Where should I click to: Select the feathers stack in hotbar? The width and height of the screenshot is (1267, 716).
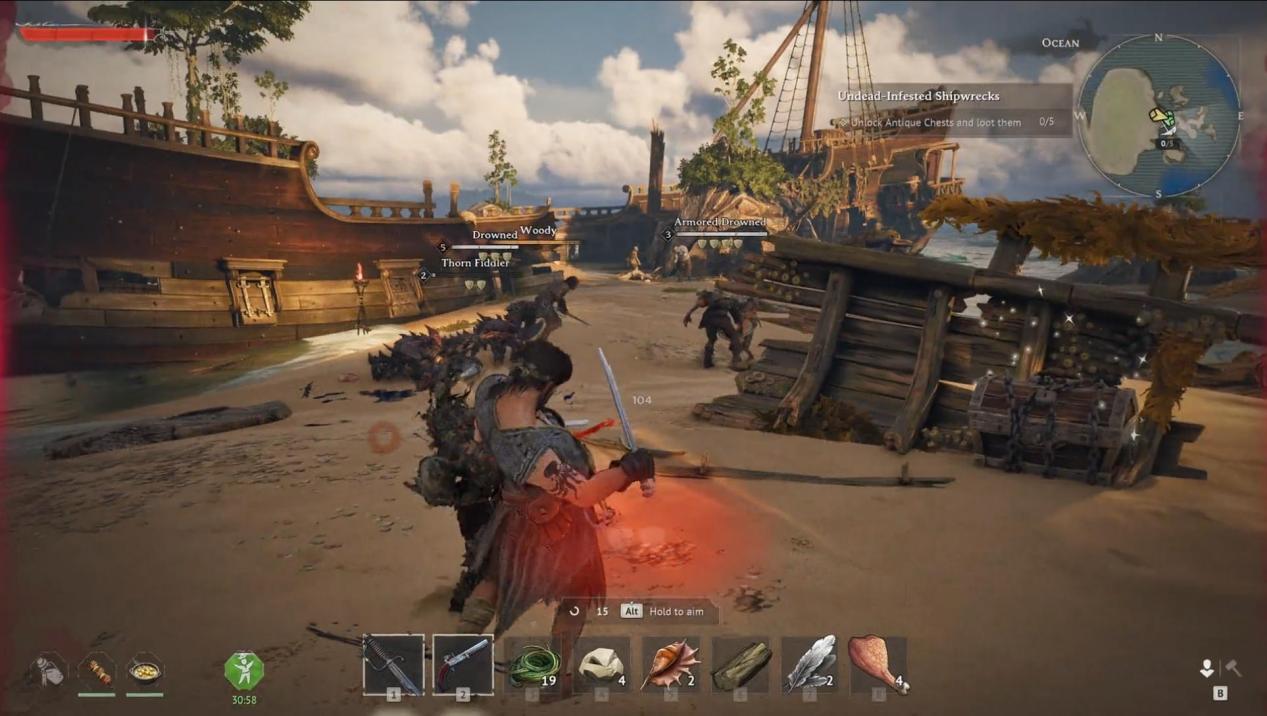coord(810,665)
